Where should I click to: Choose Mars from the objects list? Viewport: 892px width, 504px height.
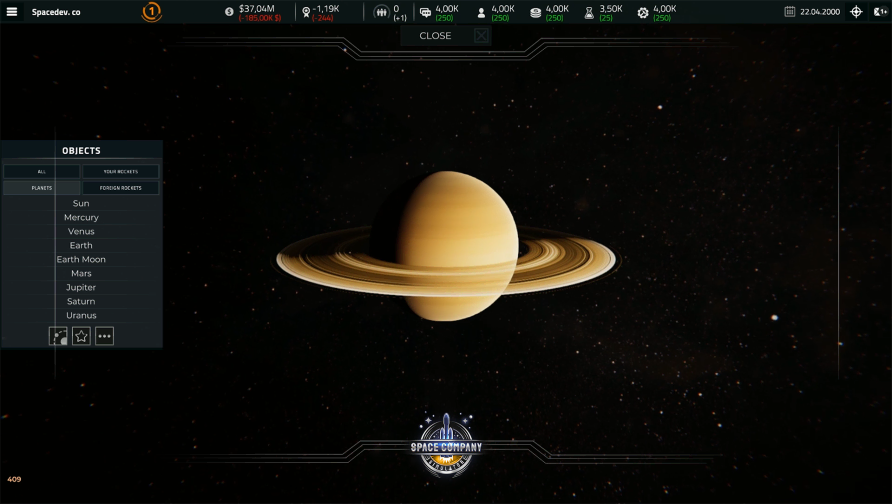coord(81,274)
